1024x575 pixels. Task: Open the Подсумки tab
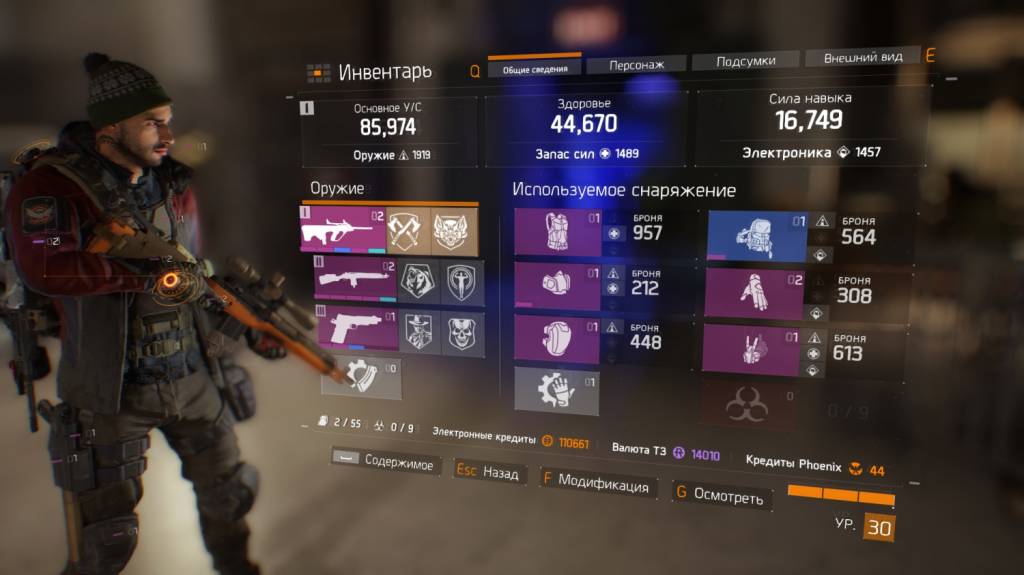[745, 61]
